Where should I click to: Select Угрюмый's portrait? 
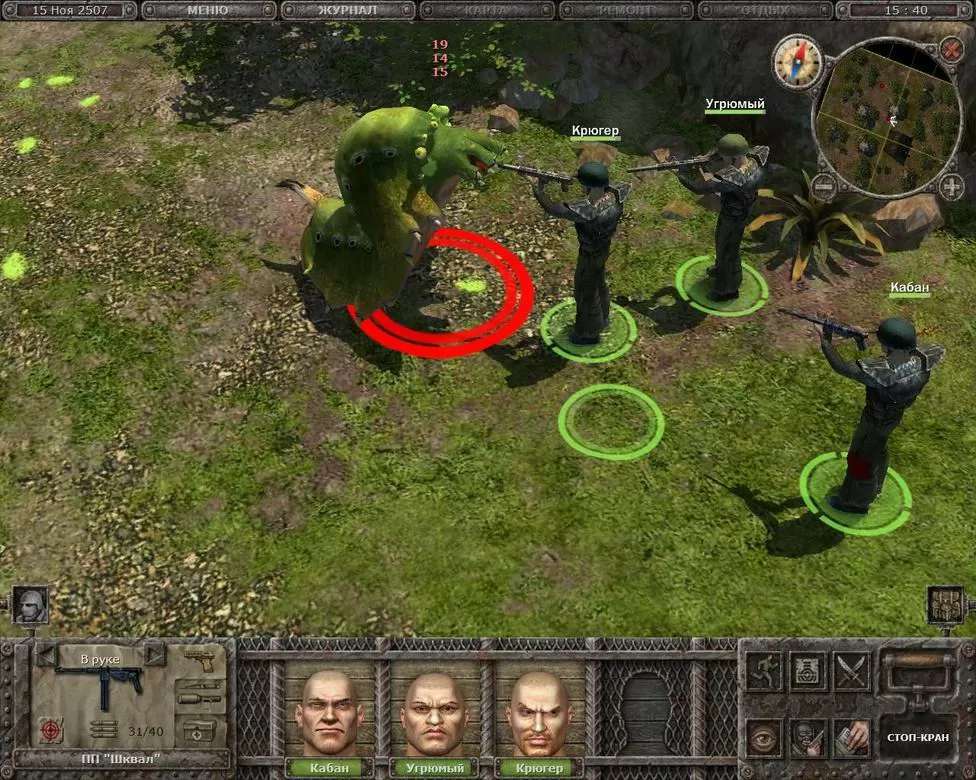(434, 712)
